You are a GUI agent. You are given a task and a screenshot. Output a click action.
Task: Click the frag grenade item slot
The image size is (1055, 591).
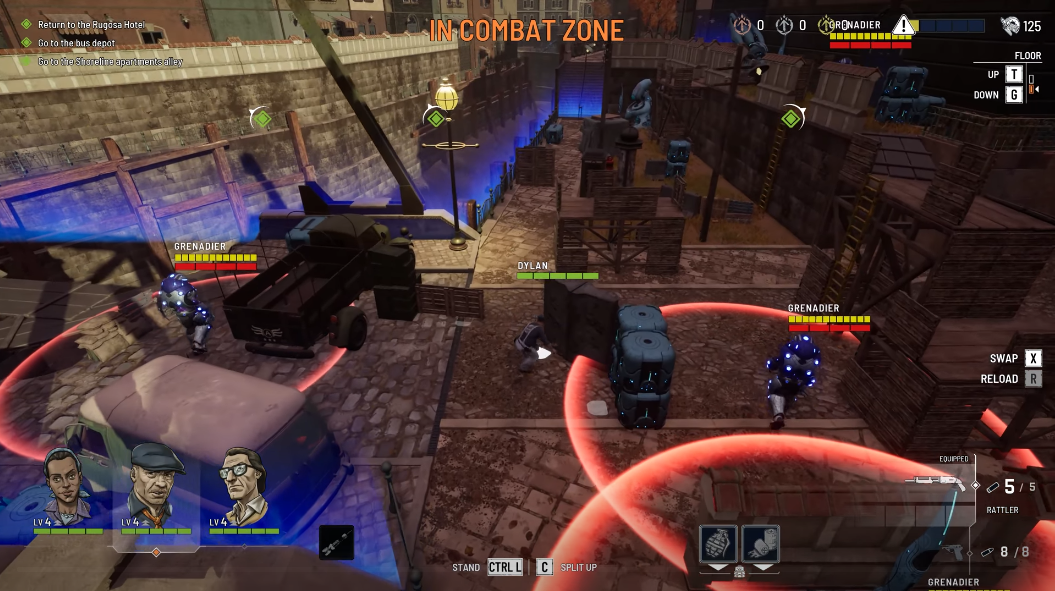click(718, 543)
